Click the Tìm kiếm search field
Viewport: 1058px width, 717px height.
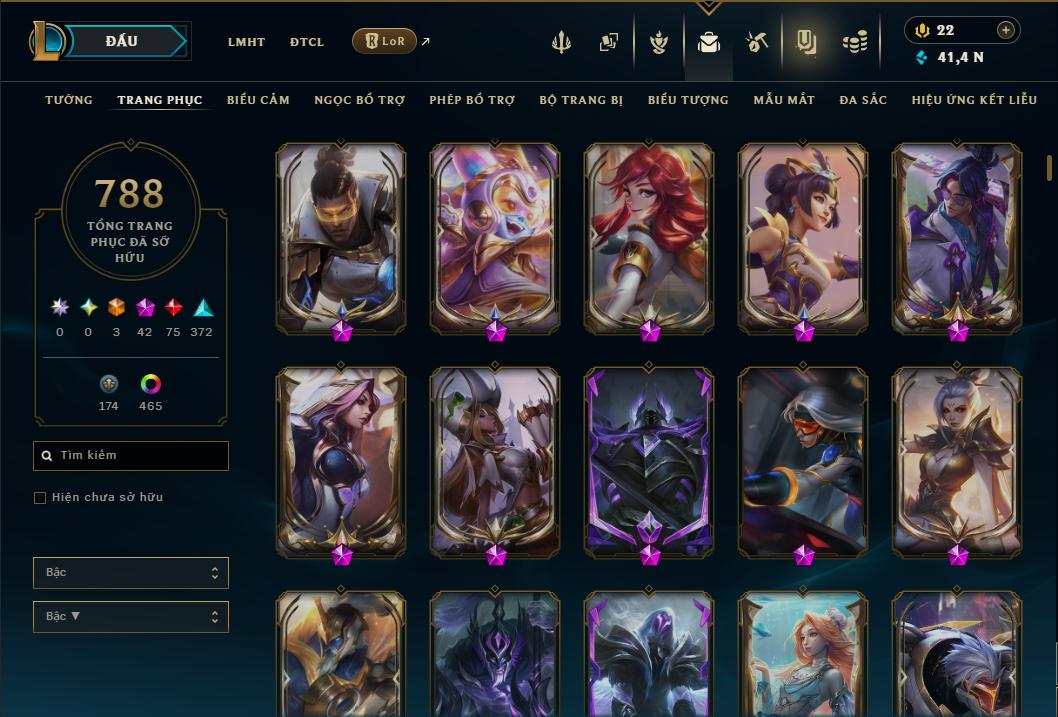pyautogui.click(x=131, y=456)
